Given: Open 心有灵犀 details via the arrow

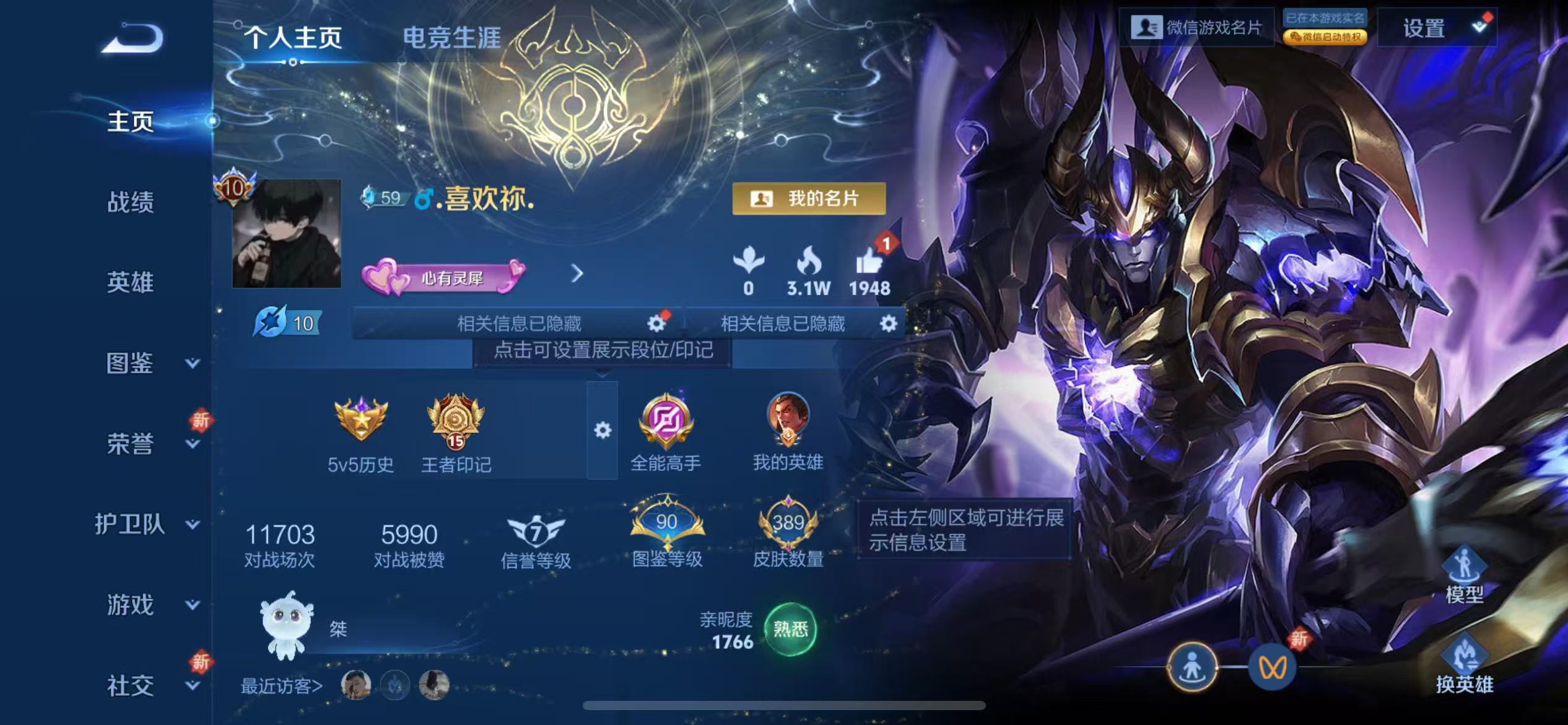Looking at the screenshot, I should pos(578,273).
